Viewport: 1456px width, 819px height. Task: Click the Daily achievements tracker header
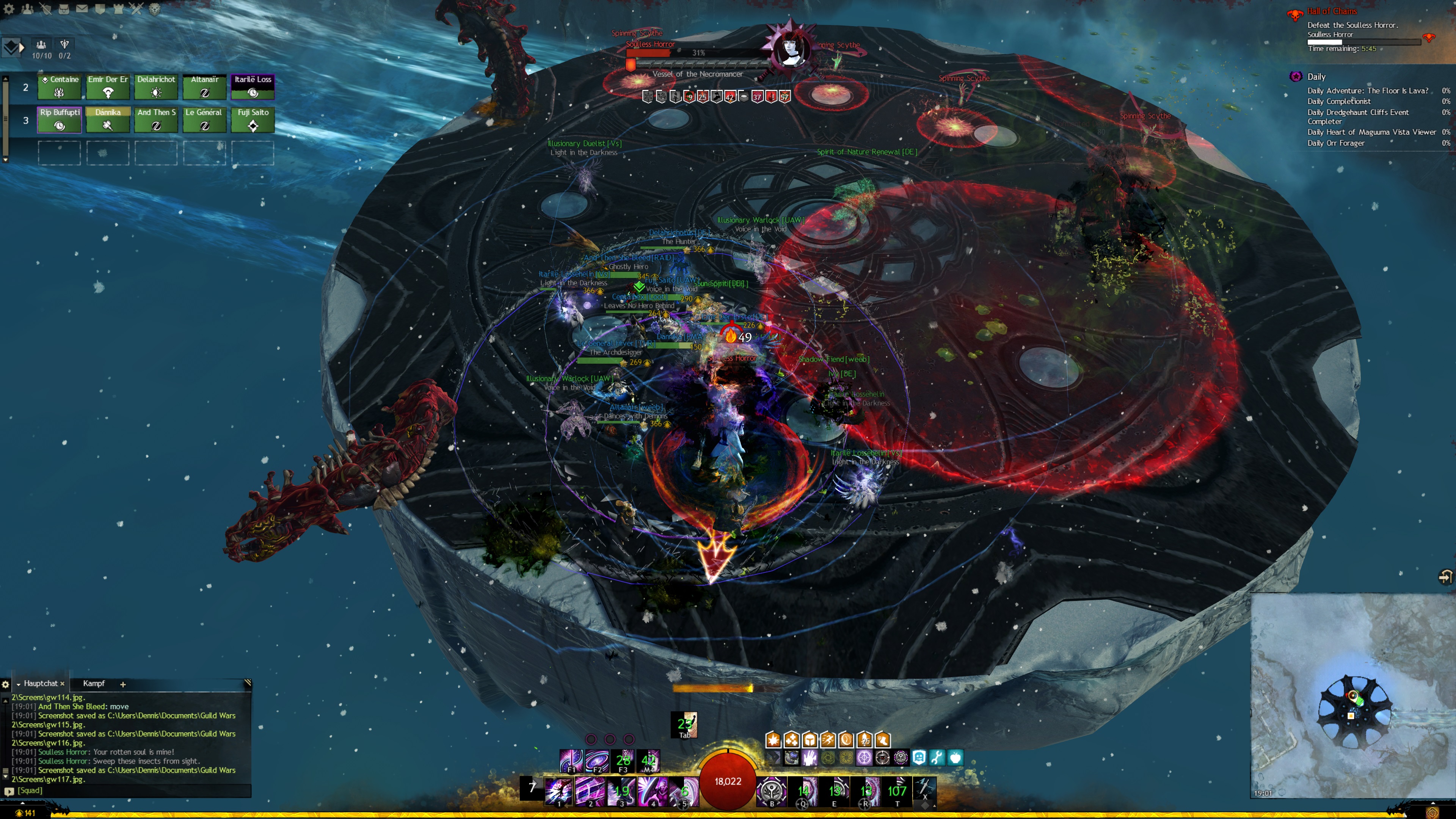pos(1316,77)
